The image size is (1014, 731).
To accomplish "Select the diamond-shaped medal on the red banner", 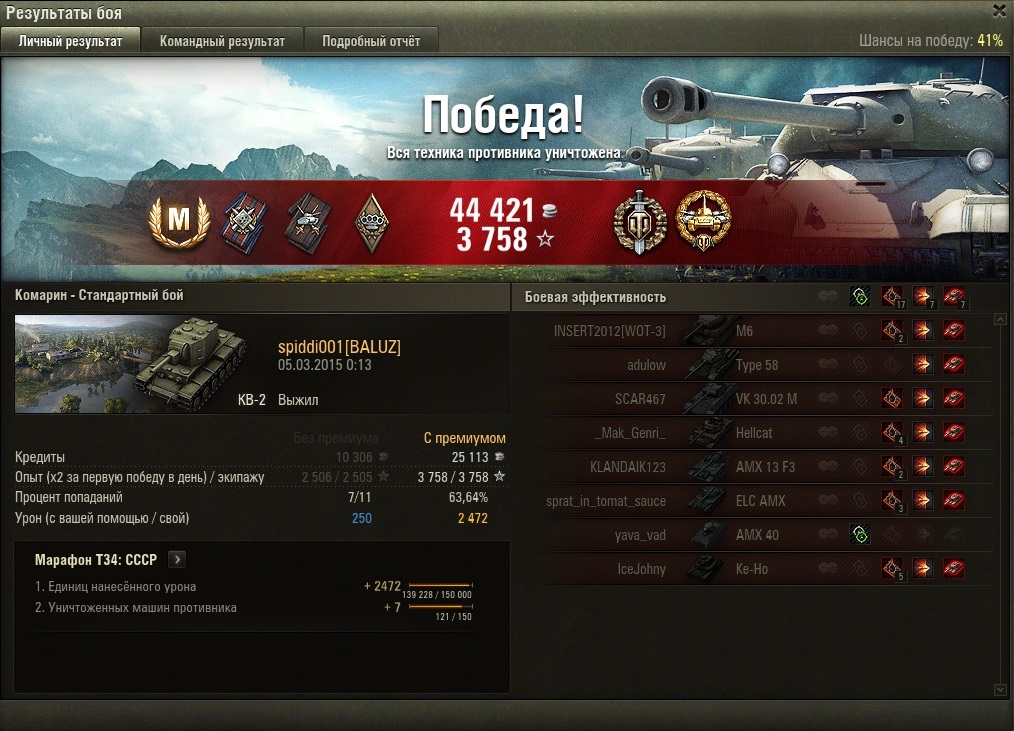I will [x=371, y=222].
